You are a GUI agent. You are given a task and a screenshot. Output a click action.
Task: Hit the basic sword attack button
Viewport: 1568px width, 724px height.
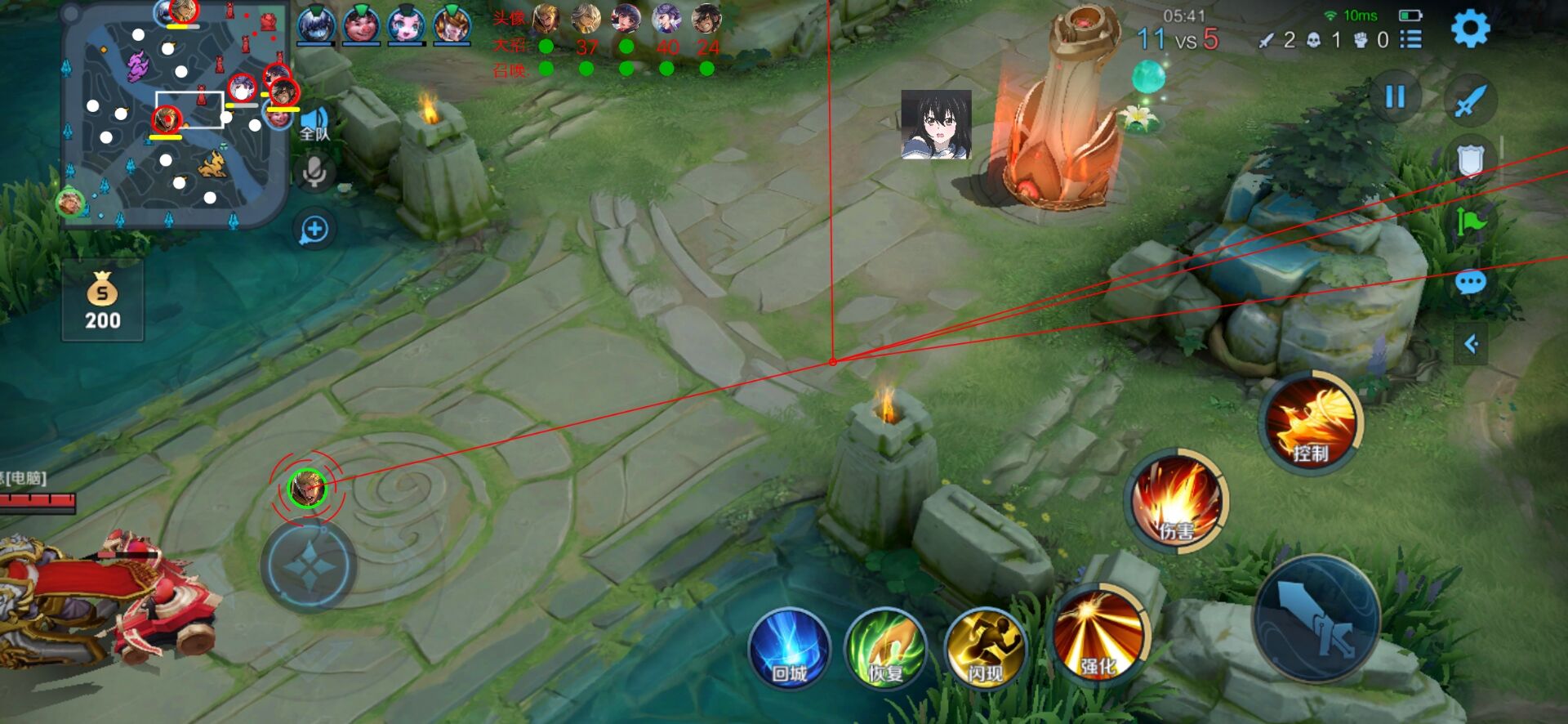tap(1316, 619)
